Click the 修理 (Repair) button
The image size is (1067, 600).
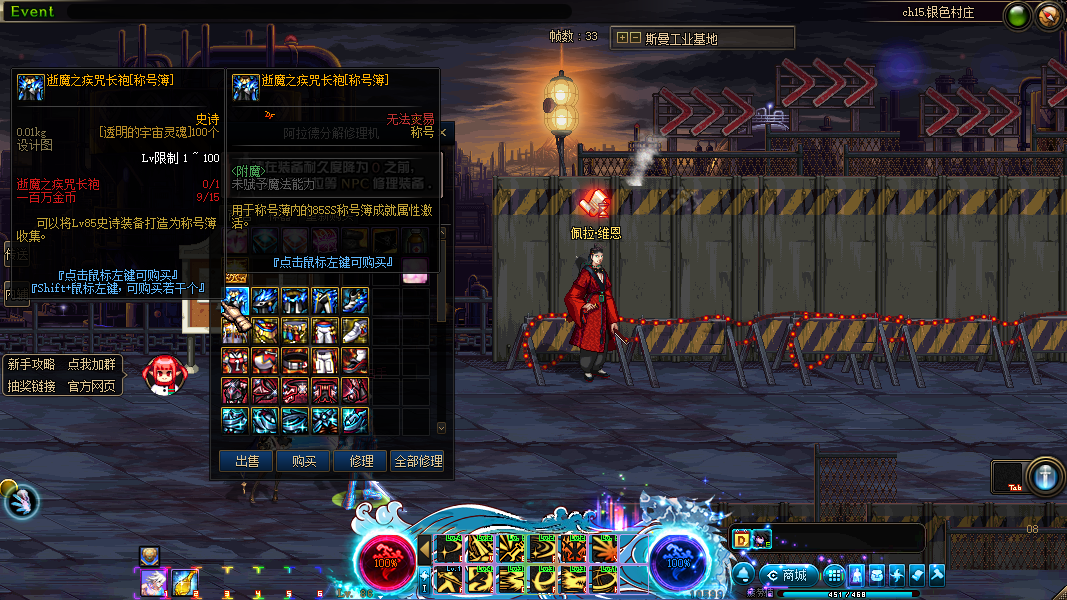click(x=361, y=461)
